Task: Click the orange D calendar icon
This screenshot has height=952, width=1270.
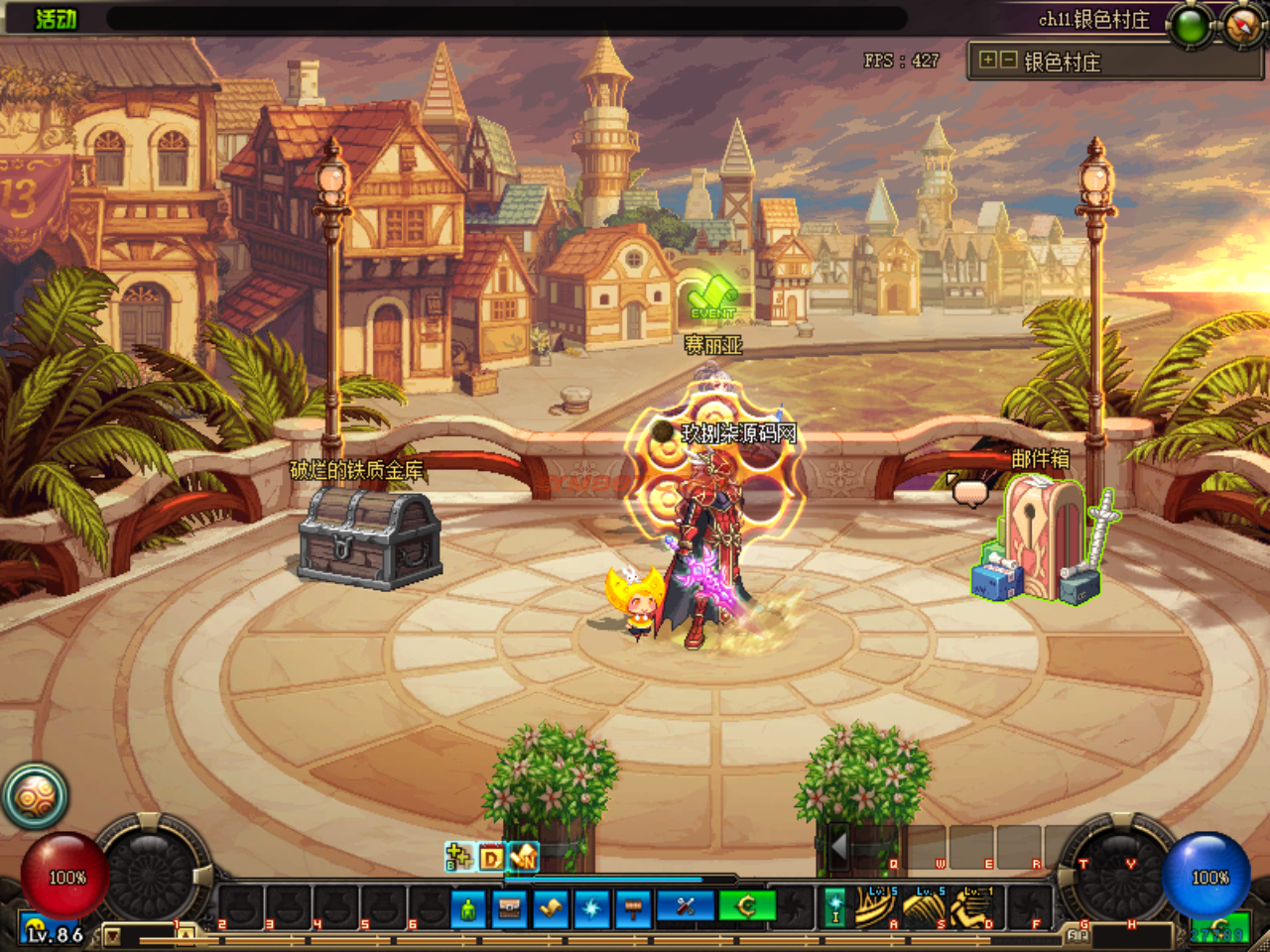Action: pos(491,857)
